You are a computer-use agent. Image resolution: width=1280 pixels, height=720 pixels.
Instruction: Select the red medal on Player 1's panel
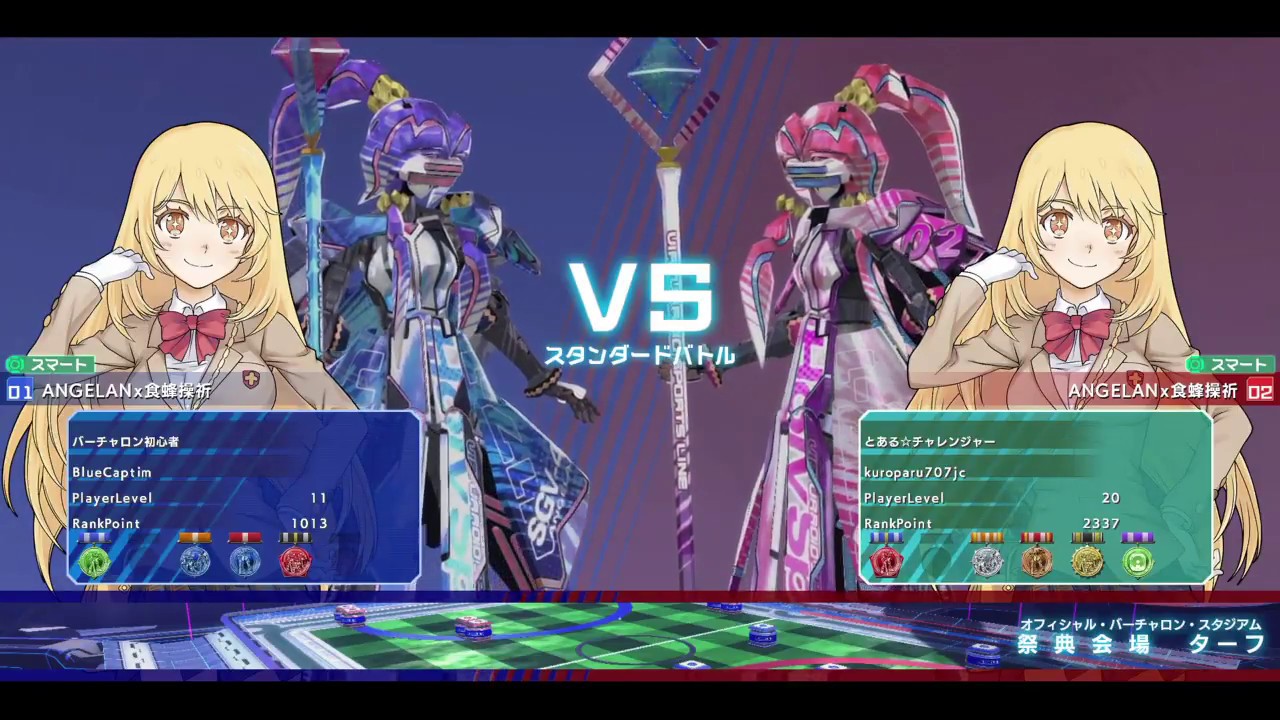tap(294, 562)
